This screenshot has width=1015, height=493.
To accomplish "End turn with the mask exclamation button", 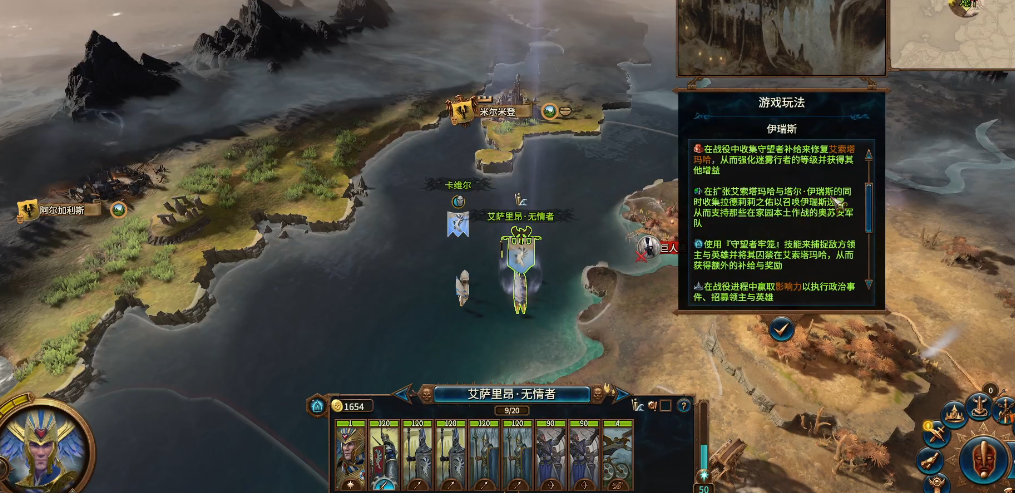I will [986, 460].
